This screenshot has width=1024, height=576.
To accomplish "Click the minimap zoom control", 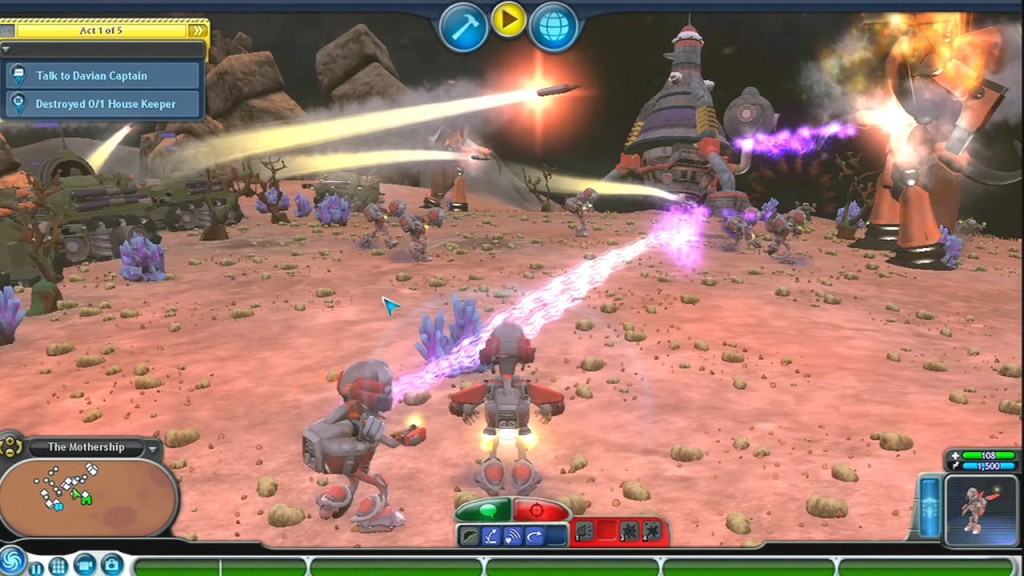I will pos(12,446).
